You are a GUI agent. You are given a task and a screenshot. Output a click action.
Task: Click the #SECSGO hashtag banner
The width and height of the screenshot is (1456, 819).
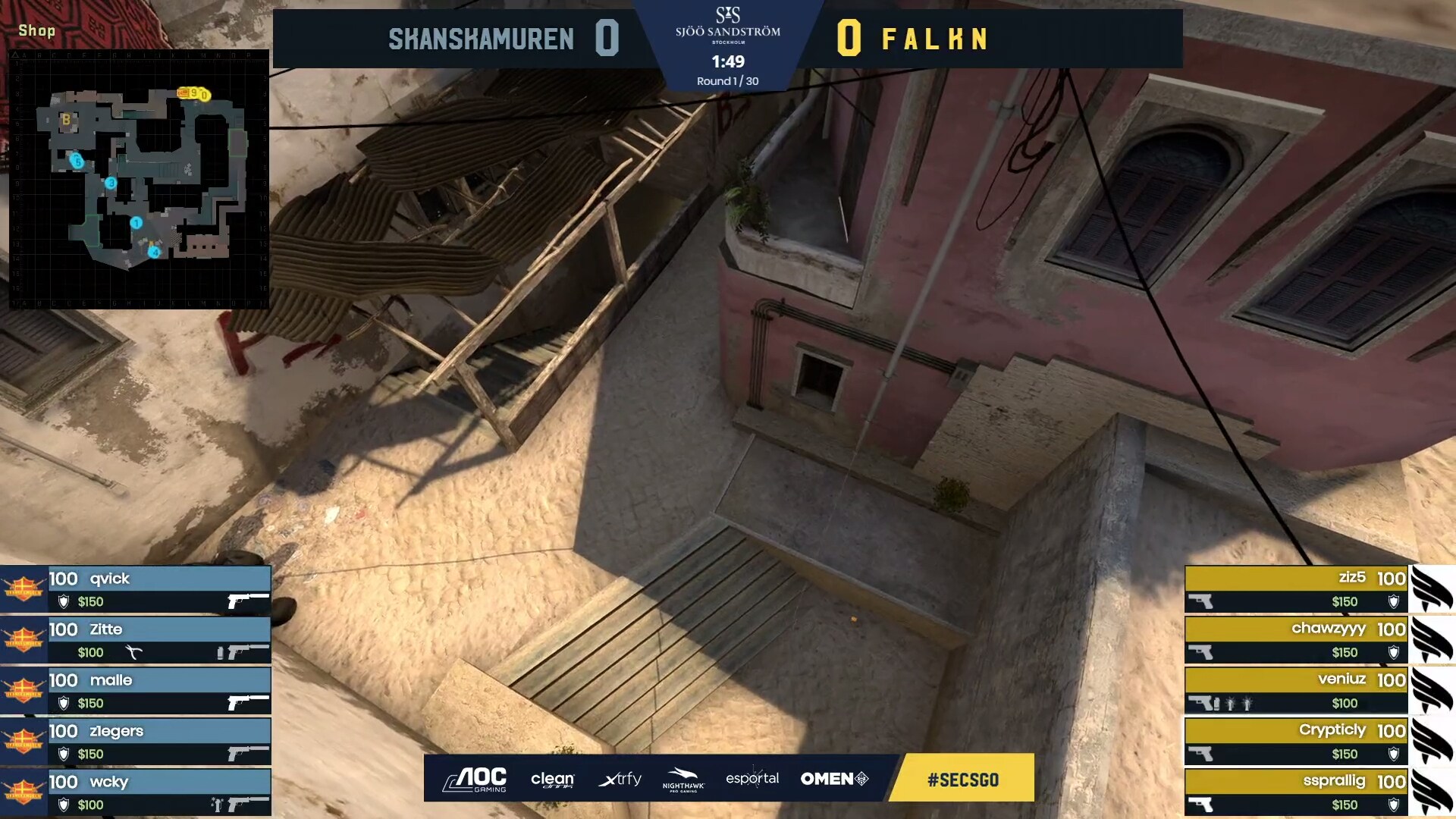tap(962, 779)
